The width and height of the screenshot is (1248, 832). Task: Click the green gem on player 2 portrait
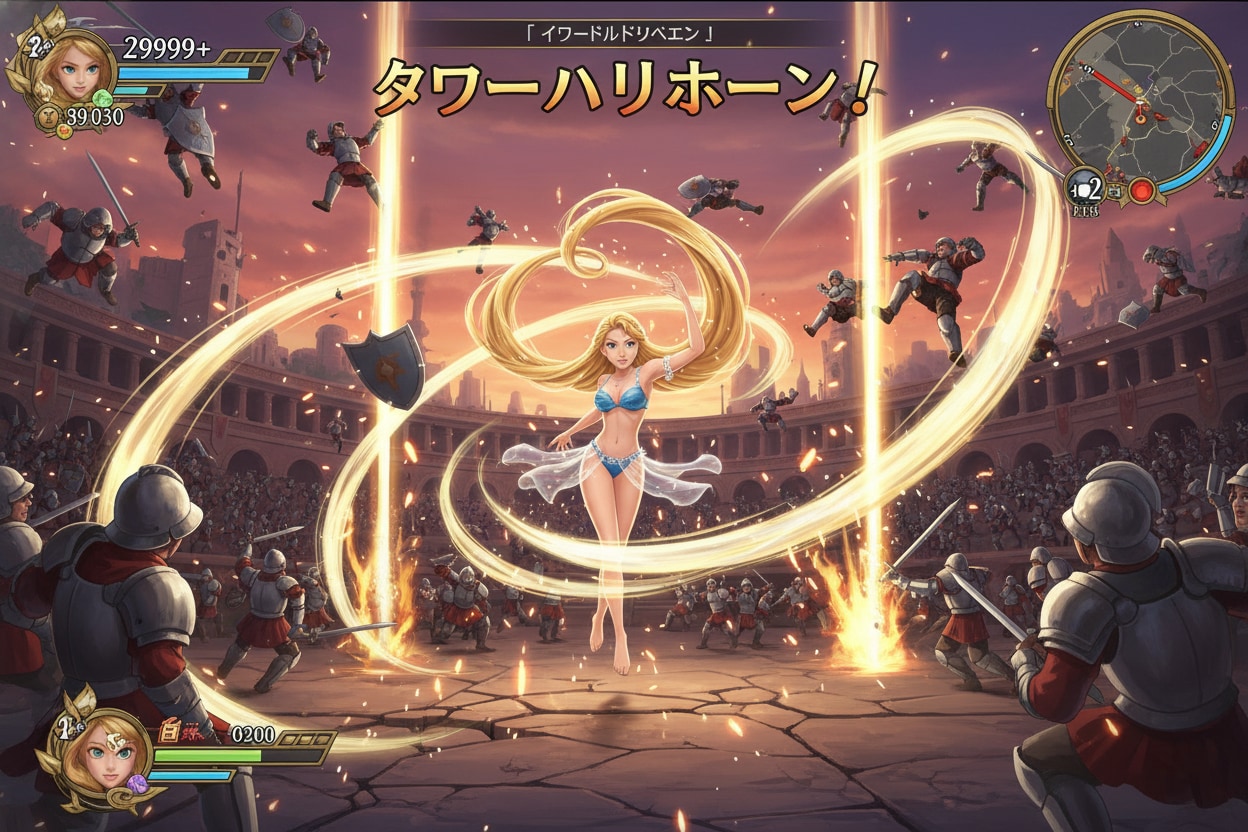point(101,99)
